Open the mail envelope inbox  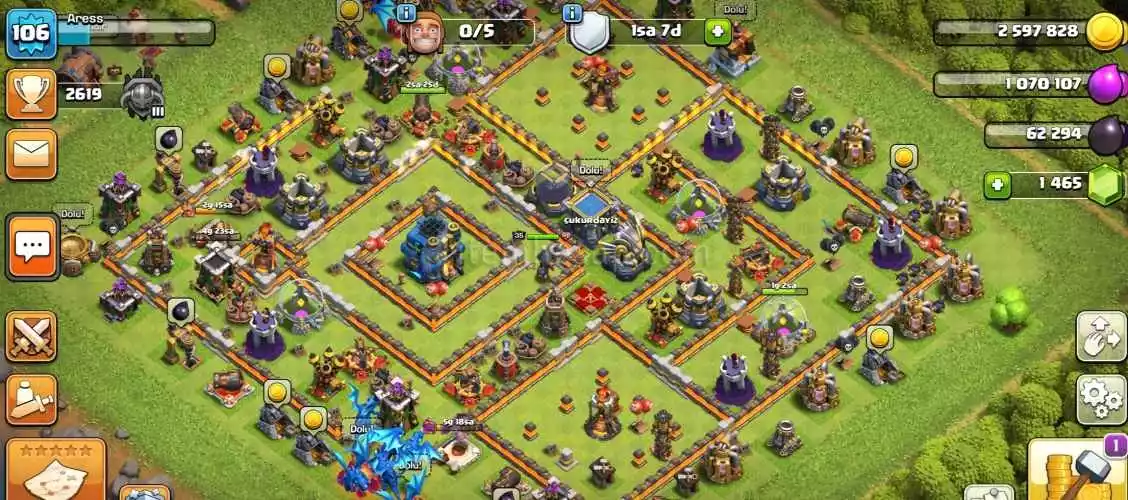31,155
